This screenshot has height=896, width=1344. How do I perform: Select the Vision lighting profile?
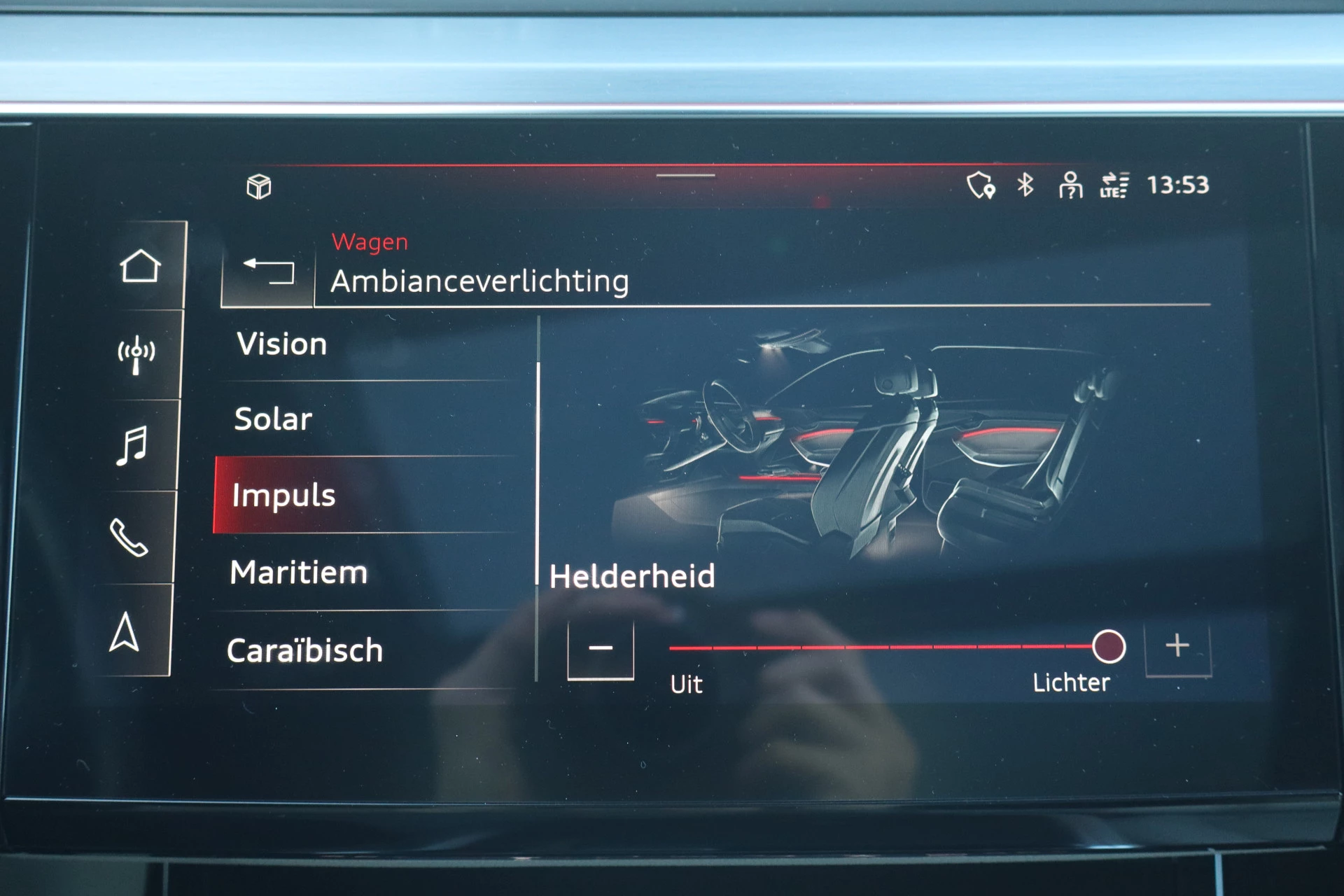click(282, 344)
